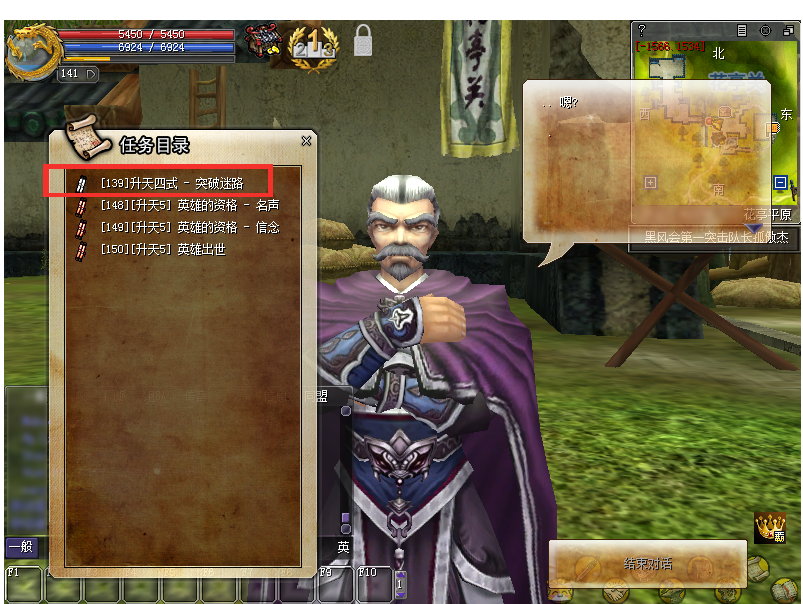Image resolution: width=803 pixels, height=604 pixels.
Task: Click the minimap round target icon
Action: pyautogui.click(x=765, y=31)
